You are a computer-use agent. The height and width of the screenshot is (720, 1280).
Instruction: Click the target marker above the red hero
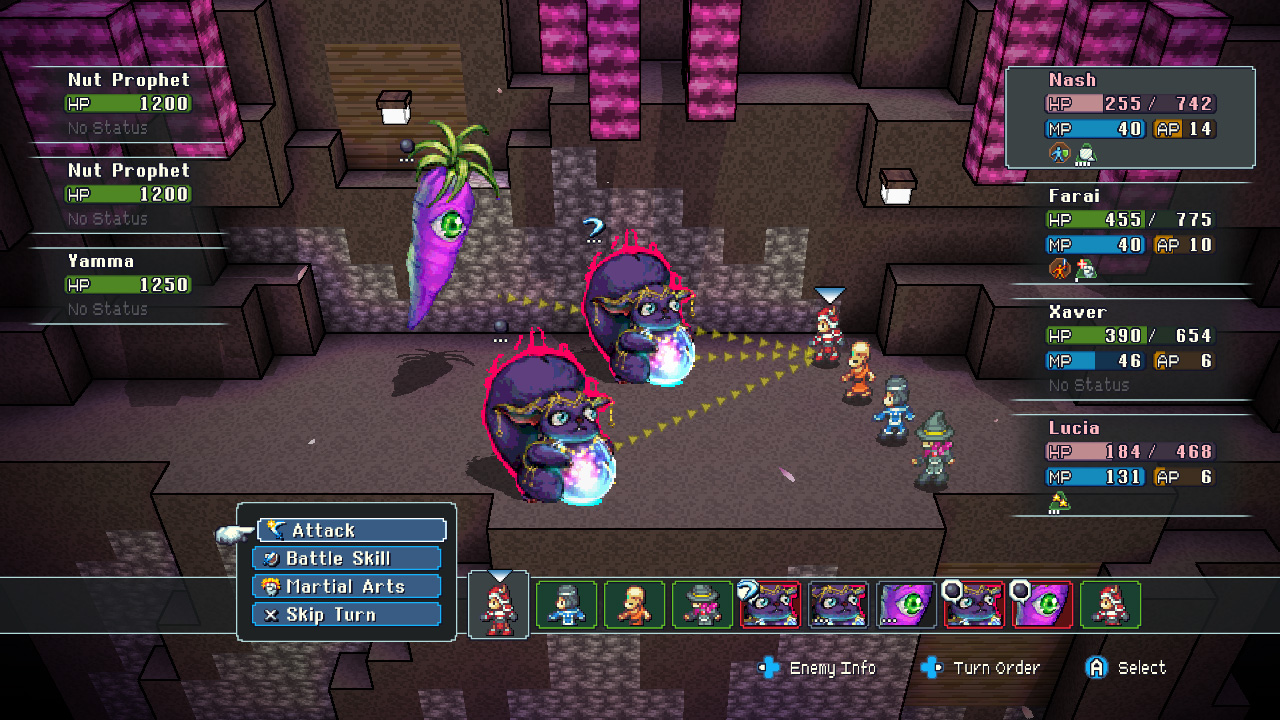click(830, 294)
